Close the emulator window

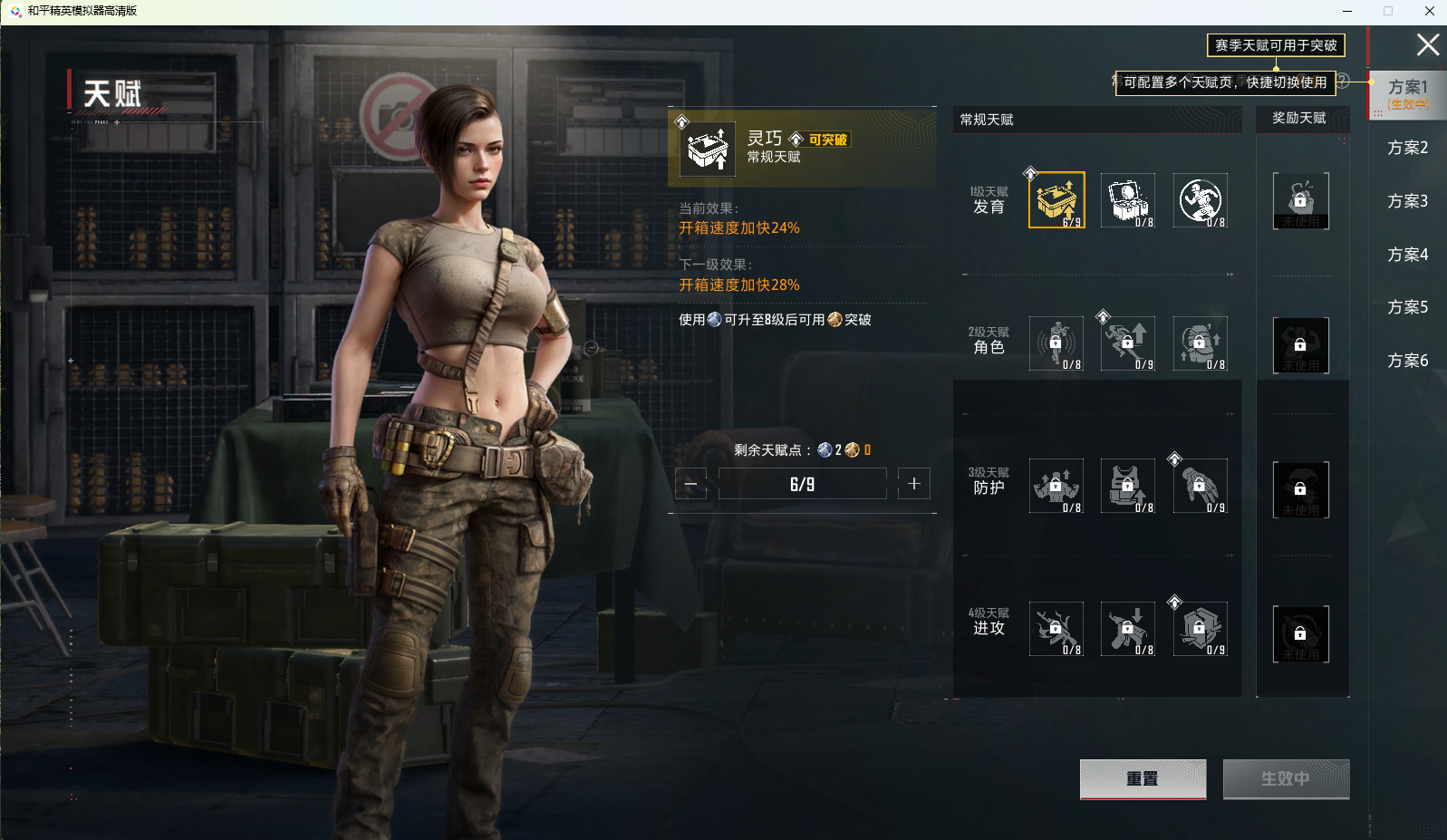pos(1430,11)
